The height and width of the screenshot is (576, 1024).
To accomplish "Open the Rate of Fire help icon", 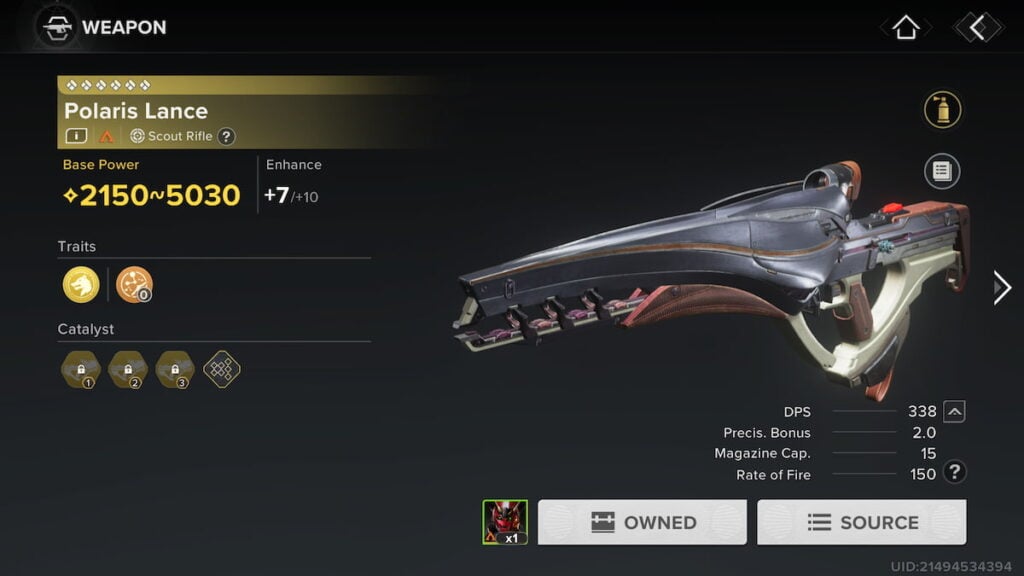I will tap(955, 473).
